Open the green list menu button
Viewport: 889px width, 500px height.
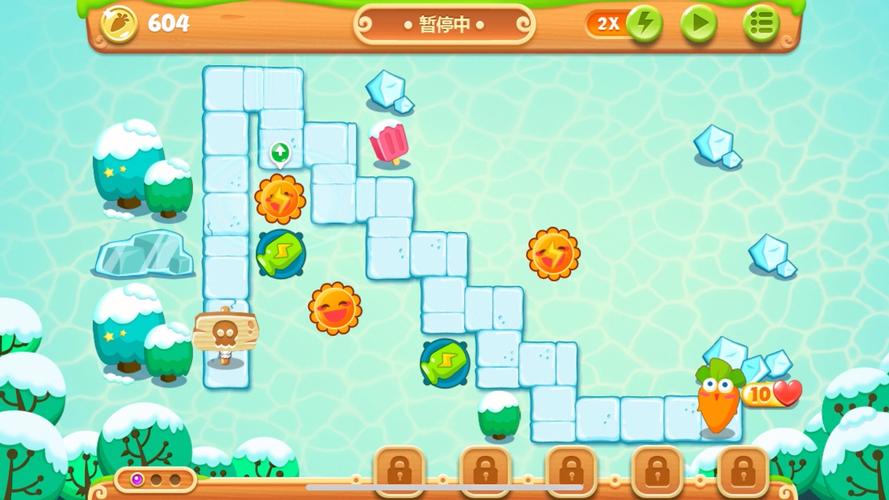pos(761,23)
